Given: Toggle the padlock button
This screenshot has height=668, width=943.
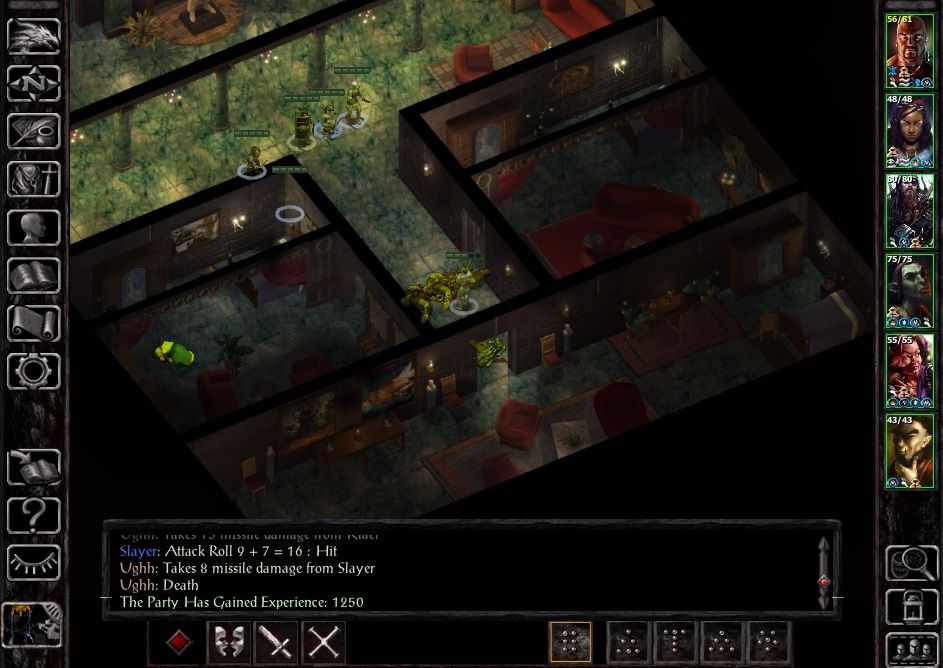Looking at the screenshot, I should coord(910,606).
